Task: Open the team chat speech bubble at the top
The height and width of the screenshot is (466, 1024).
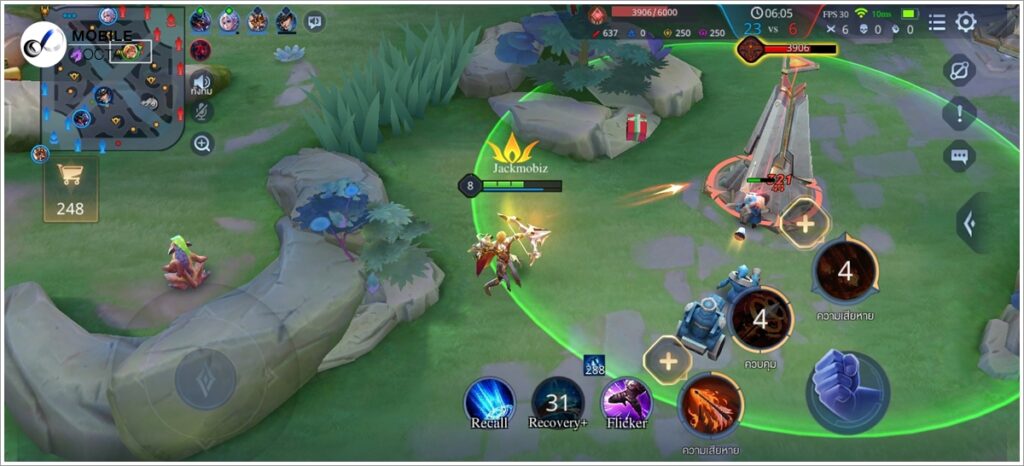Action: click(x=315, y=21)
